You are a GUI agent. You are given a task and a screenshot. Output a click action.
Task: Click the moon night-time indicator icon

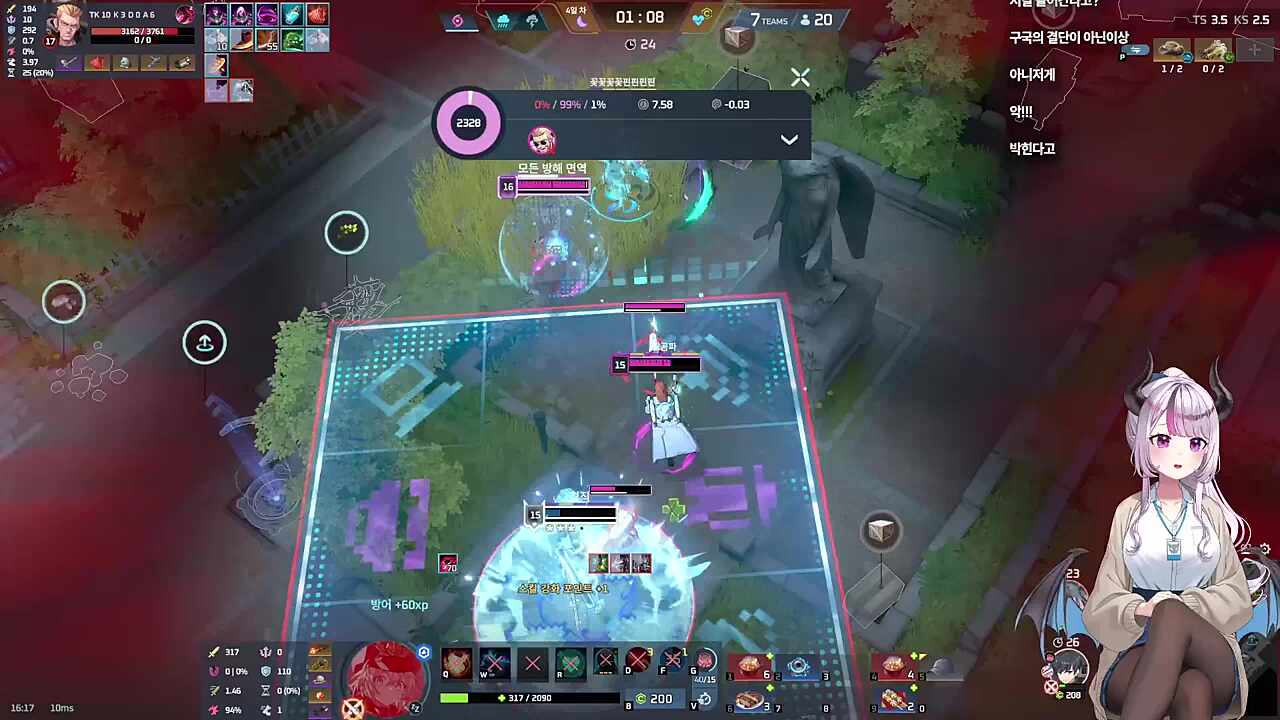click(583, 20)
